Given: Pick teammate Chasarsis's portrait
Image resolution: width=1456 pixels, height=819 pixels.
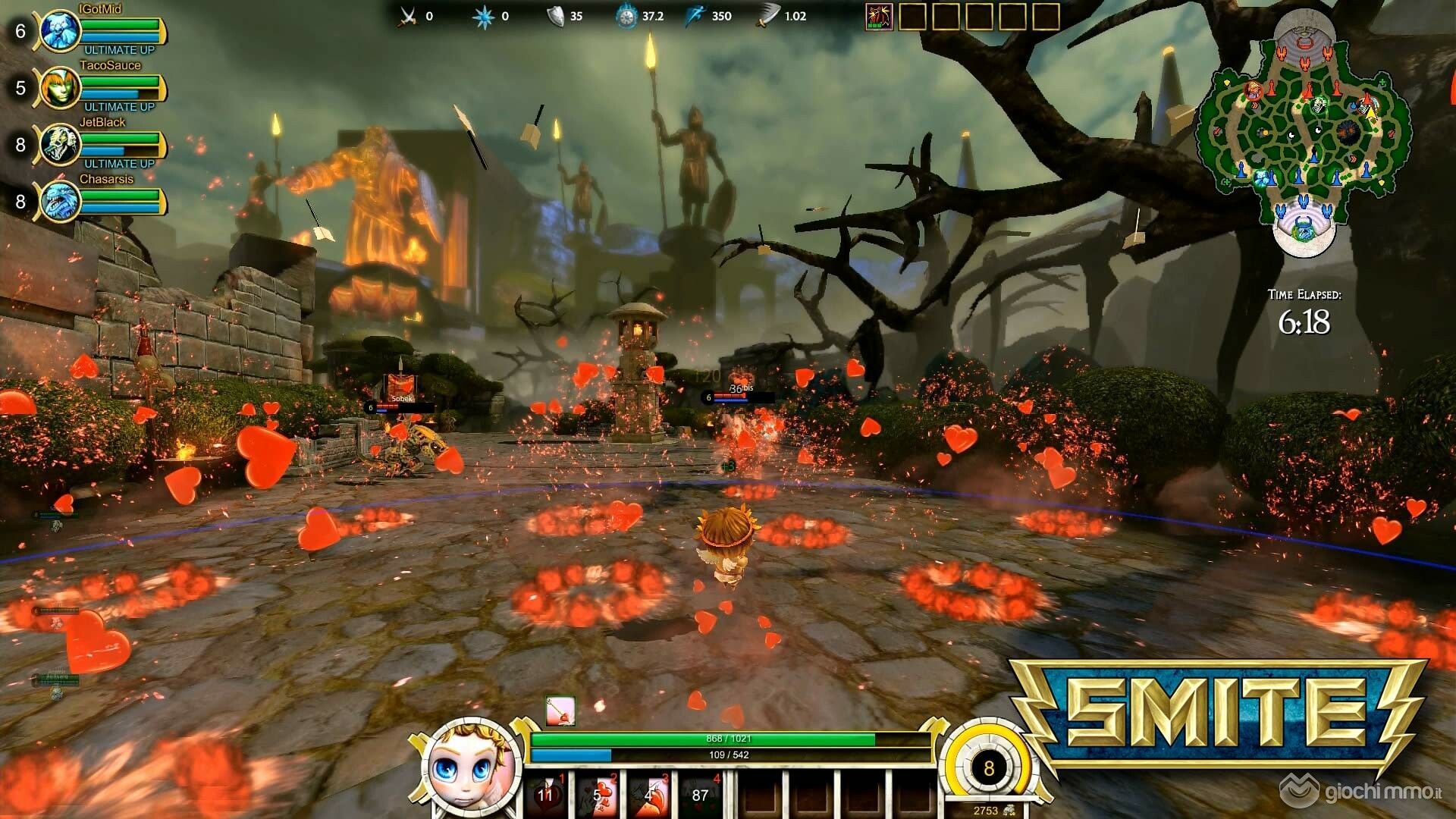Looking at the screenshot, I should click(61, 202).
